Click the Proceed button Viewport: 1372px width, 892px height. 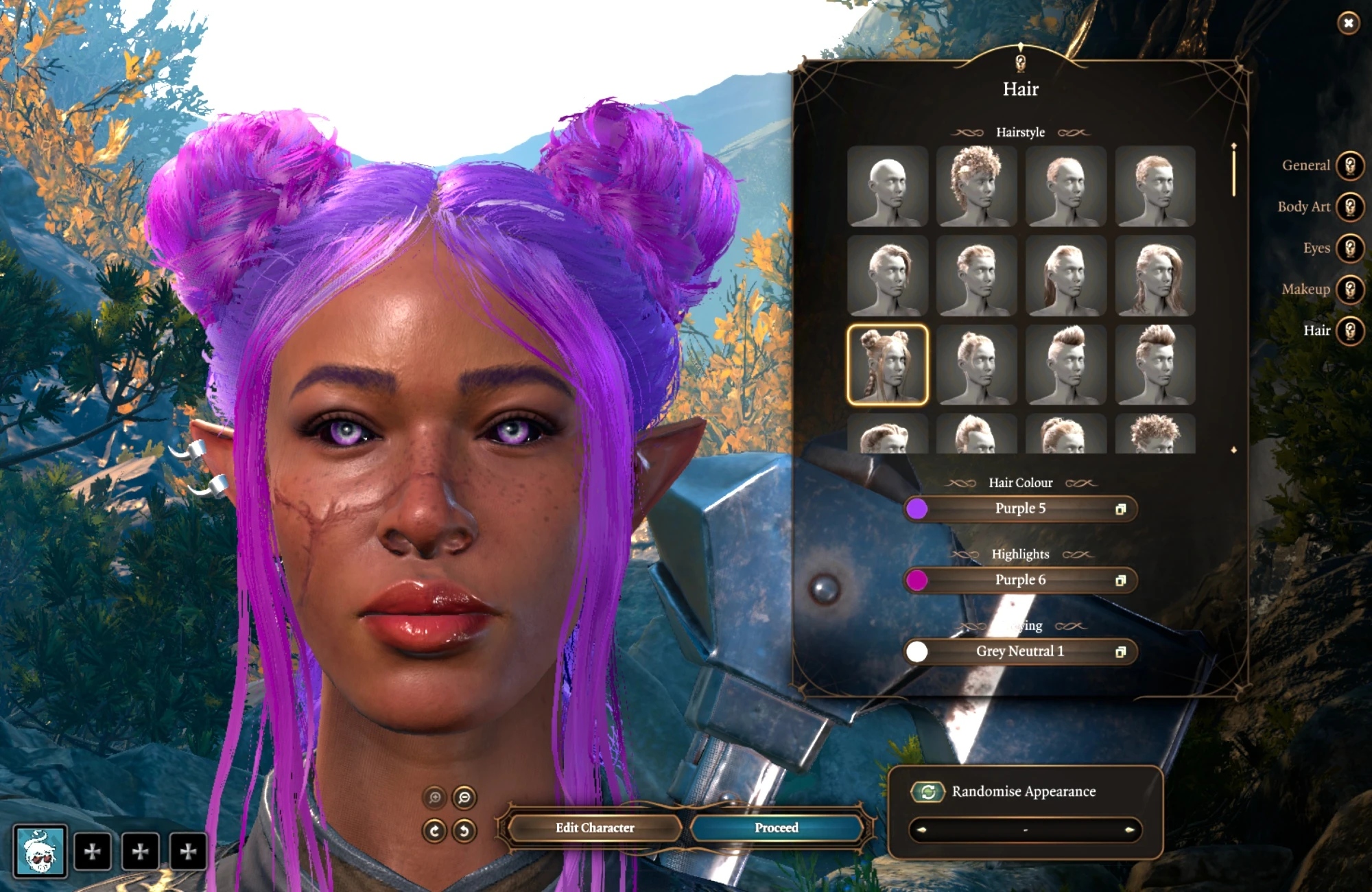tap(776, 828)
